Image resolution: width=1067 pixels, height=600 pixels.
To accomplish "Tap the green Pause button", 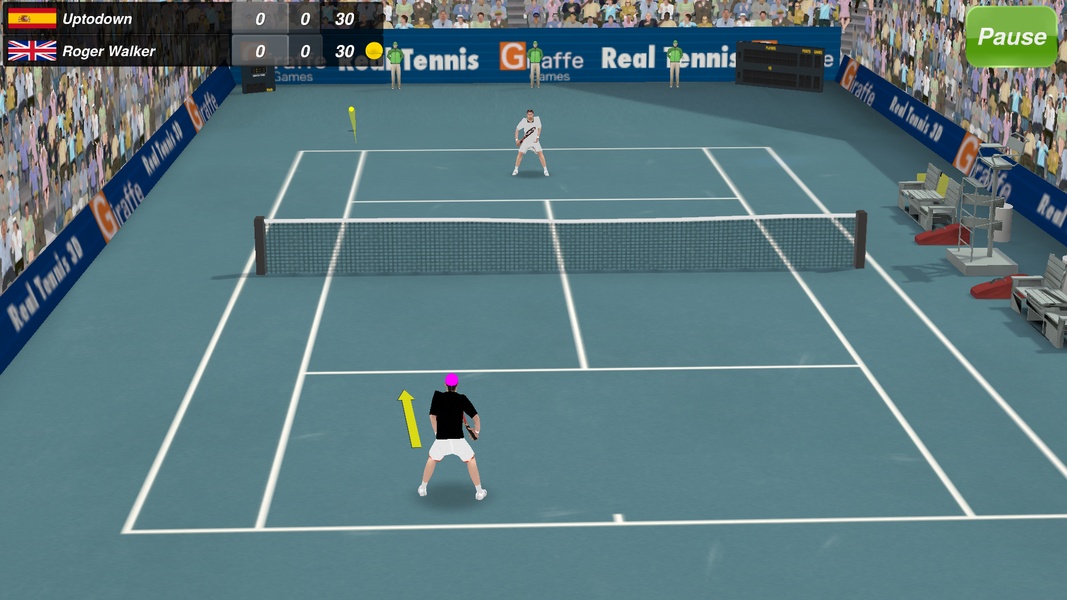I will [x=1011, y=37].
